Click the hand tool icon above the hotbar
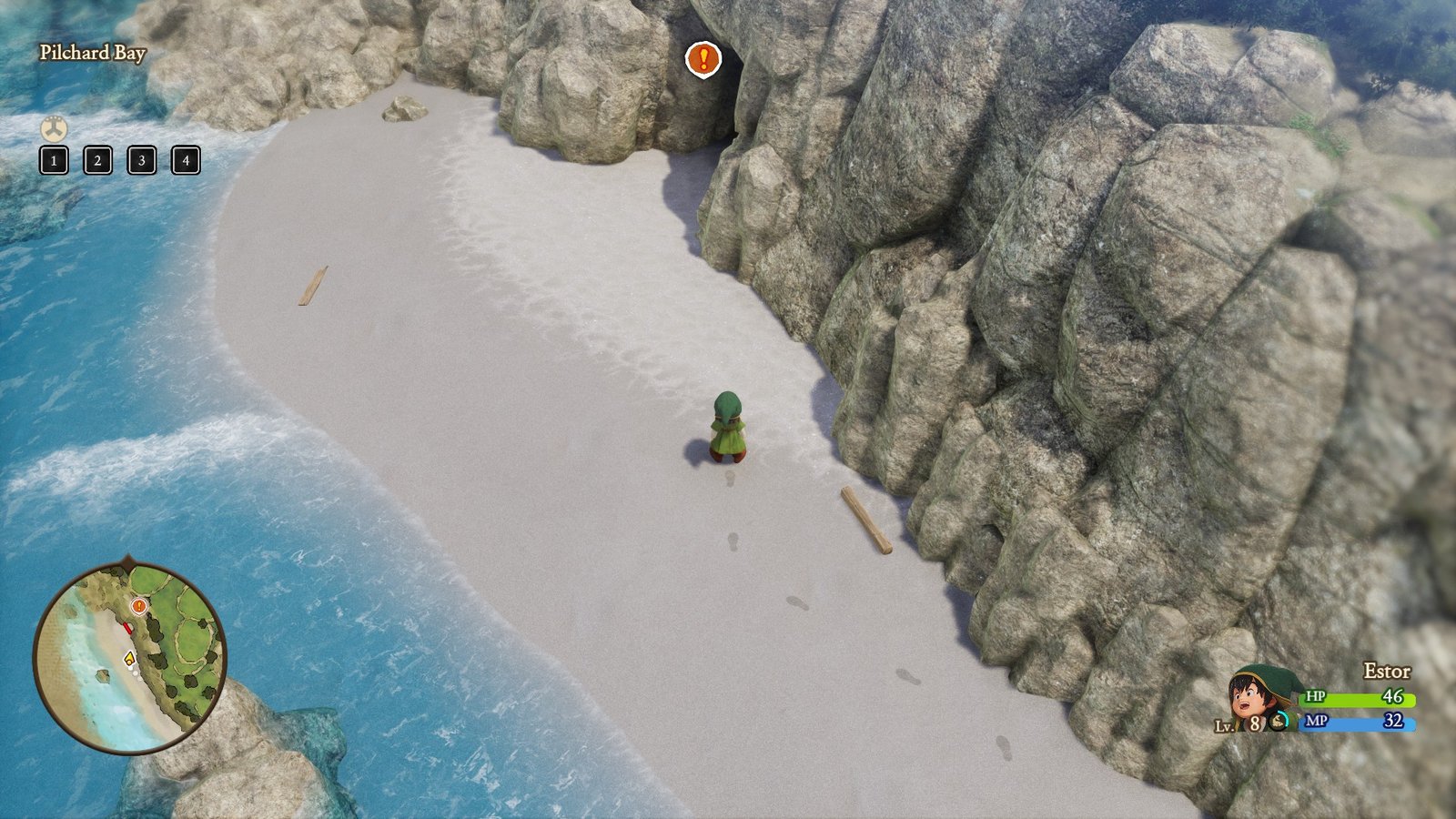 tap(54, 128)
